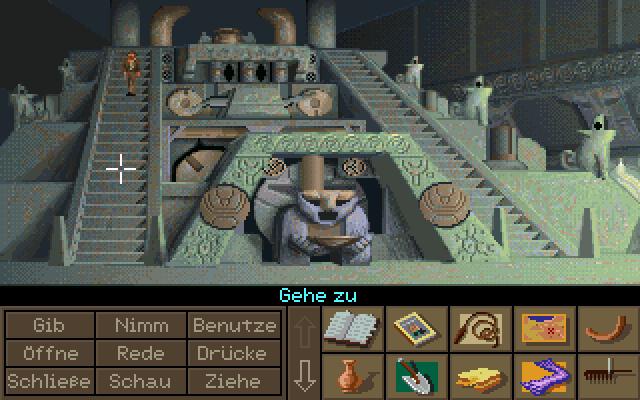
Task: Click the inventory up arrow
Action: pyautogui.click(x=305, y=328)
